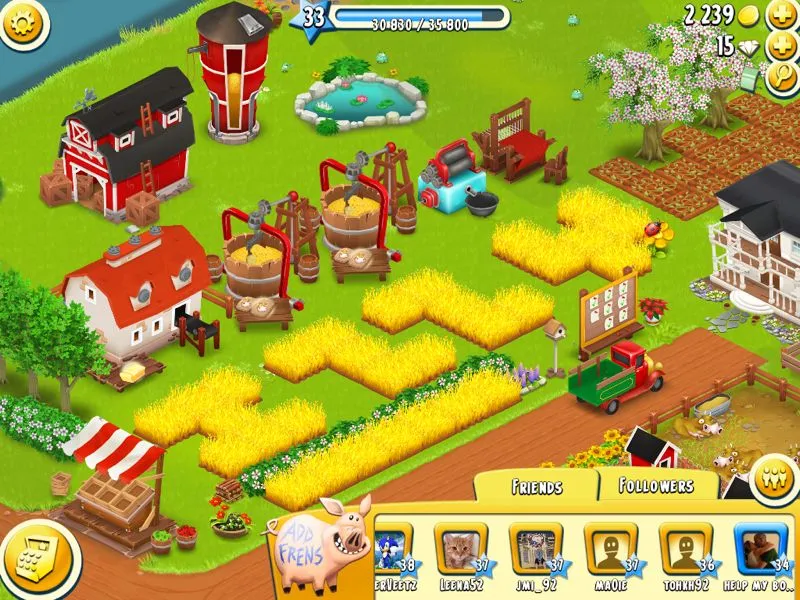Switch to the Friends tab

536,486
